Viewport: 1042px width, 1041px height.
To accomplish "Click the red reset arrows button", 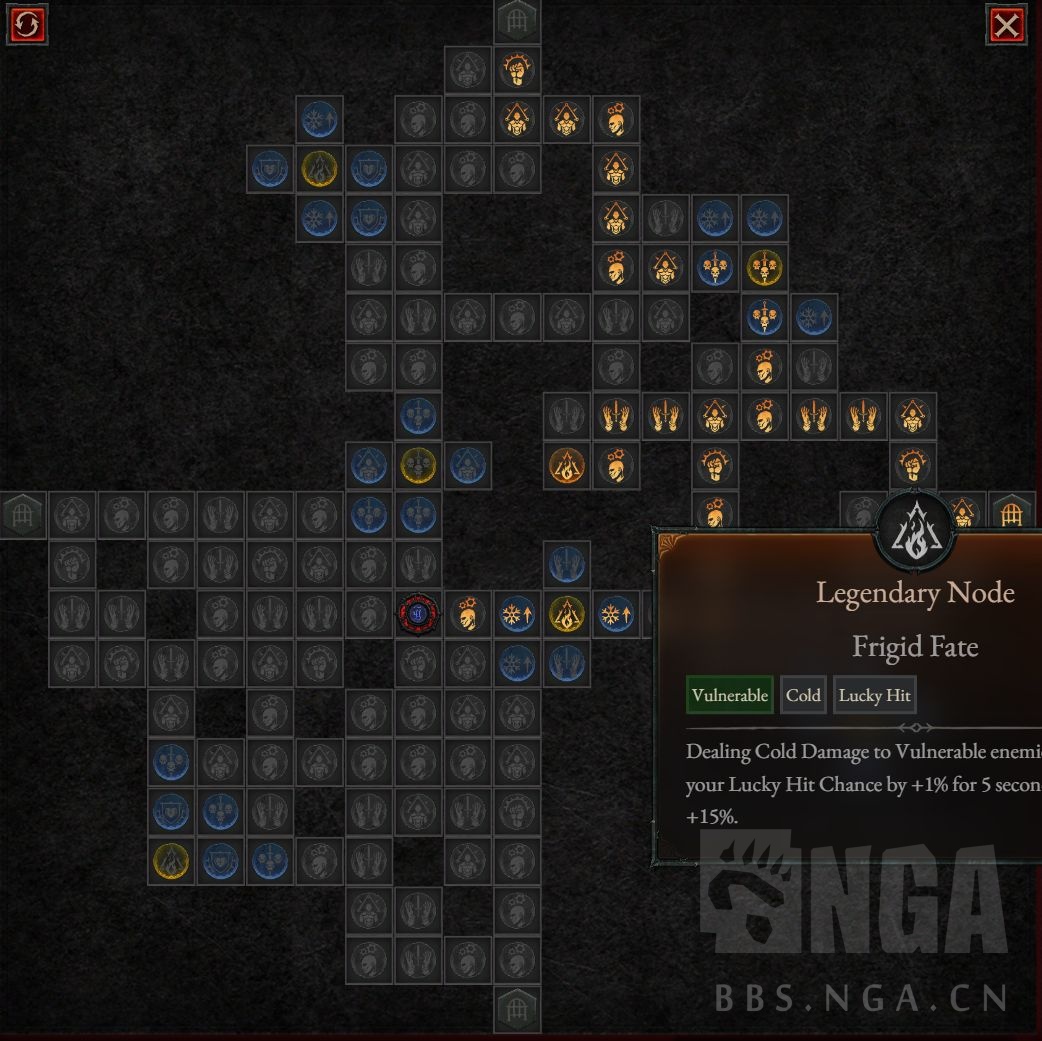I will (27, 25).
